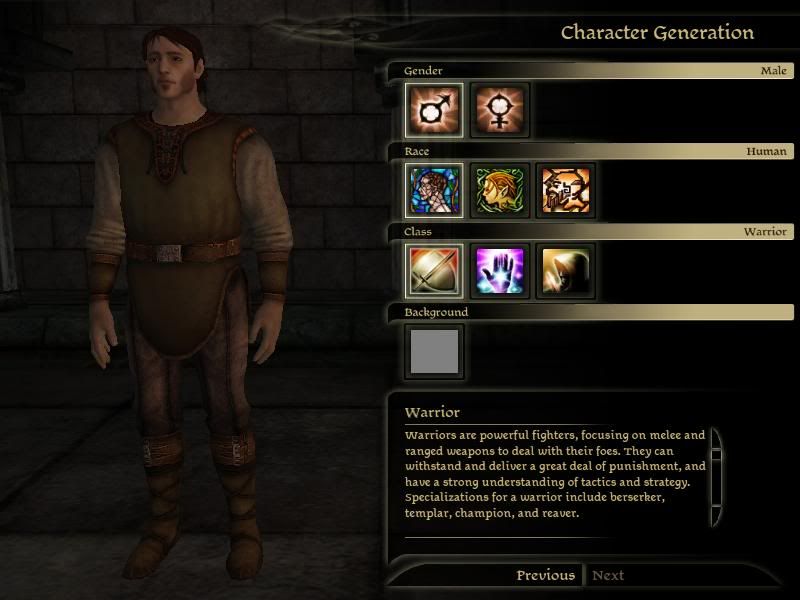Select the Elf race portrait

coord(500,191)
